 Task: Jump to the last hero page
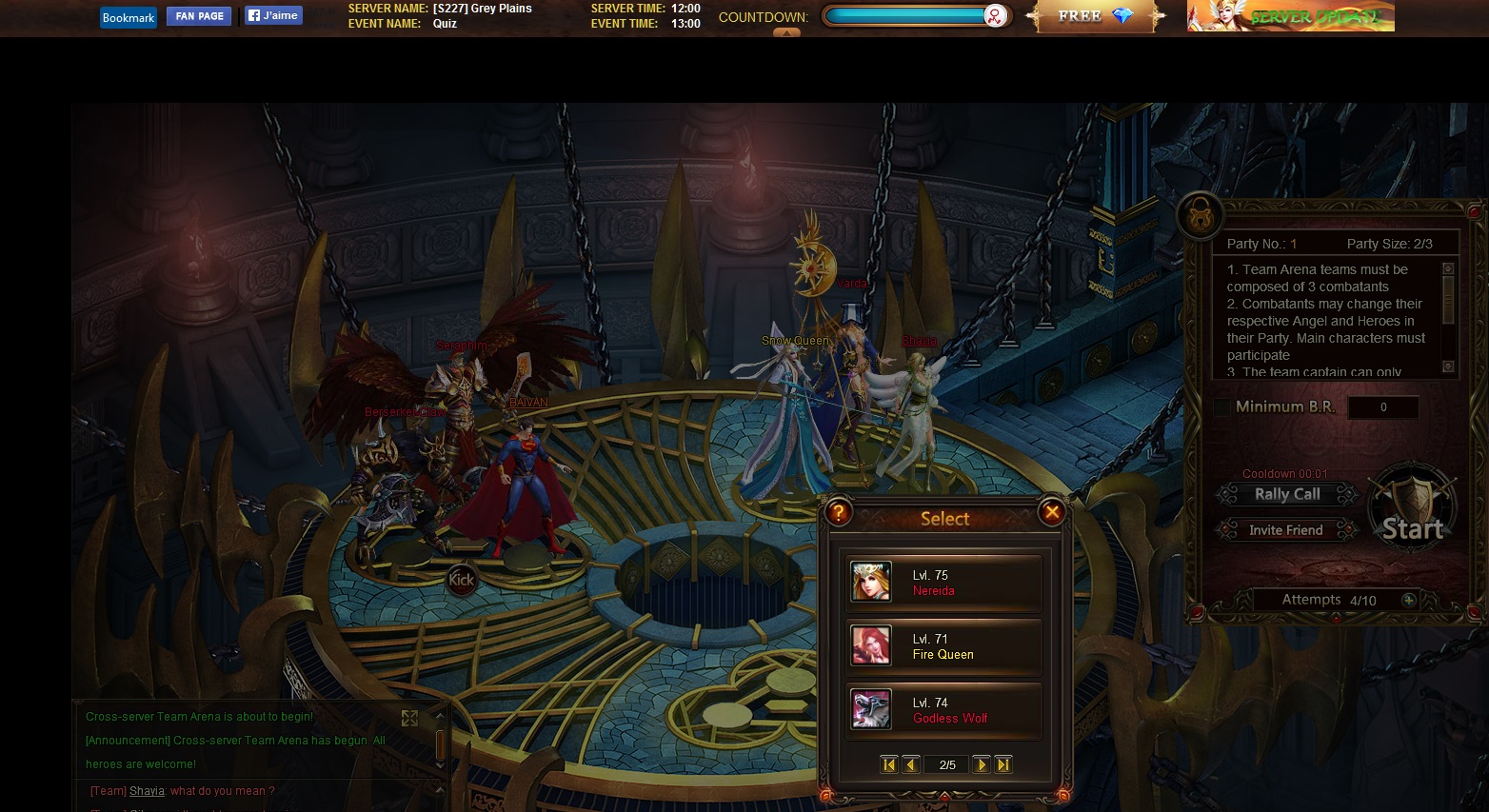tap(1003, 764)
